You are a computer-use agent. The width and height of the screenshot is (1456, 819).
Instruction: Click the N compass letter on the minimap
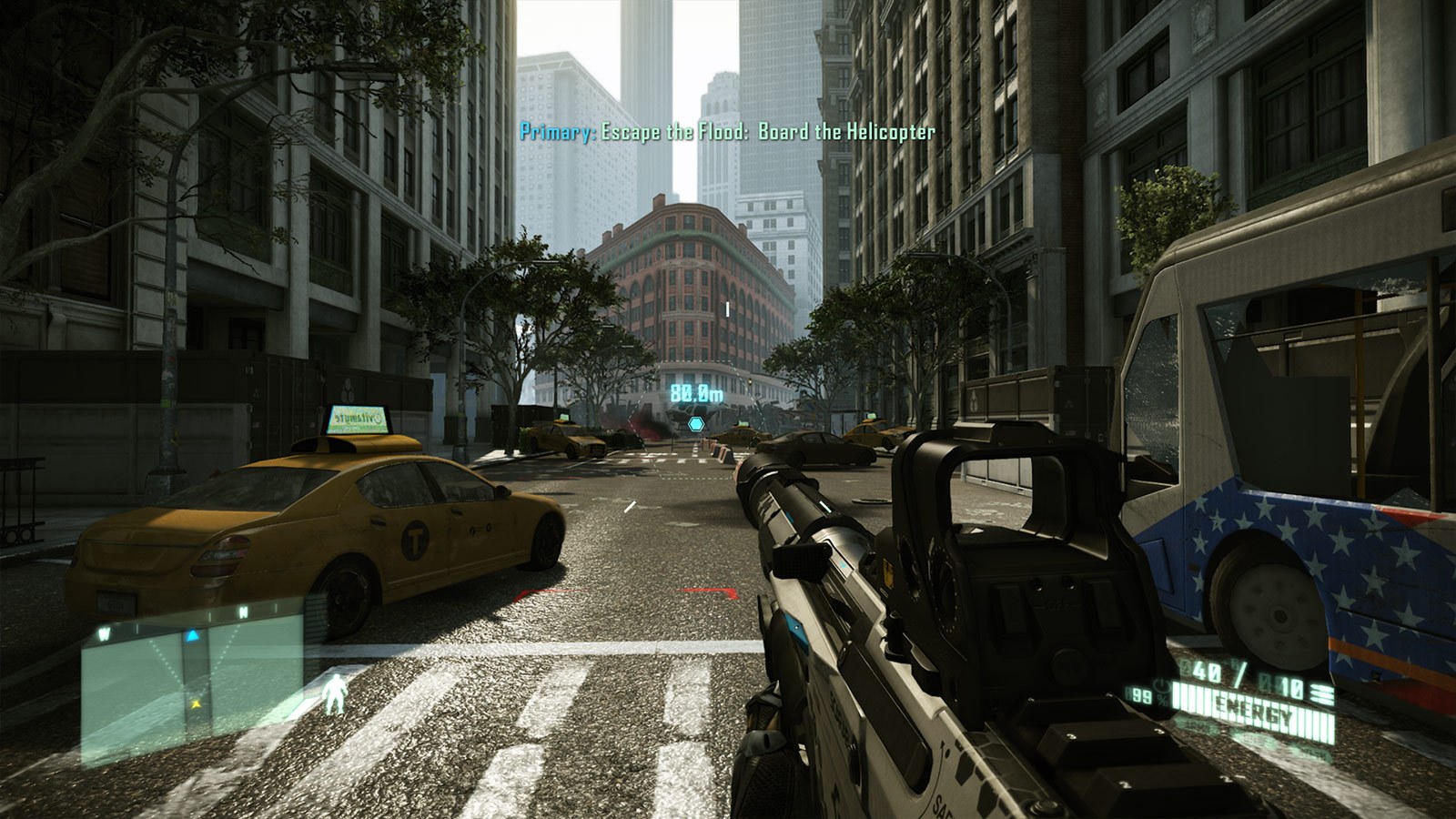pos(244,612)
